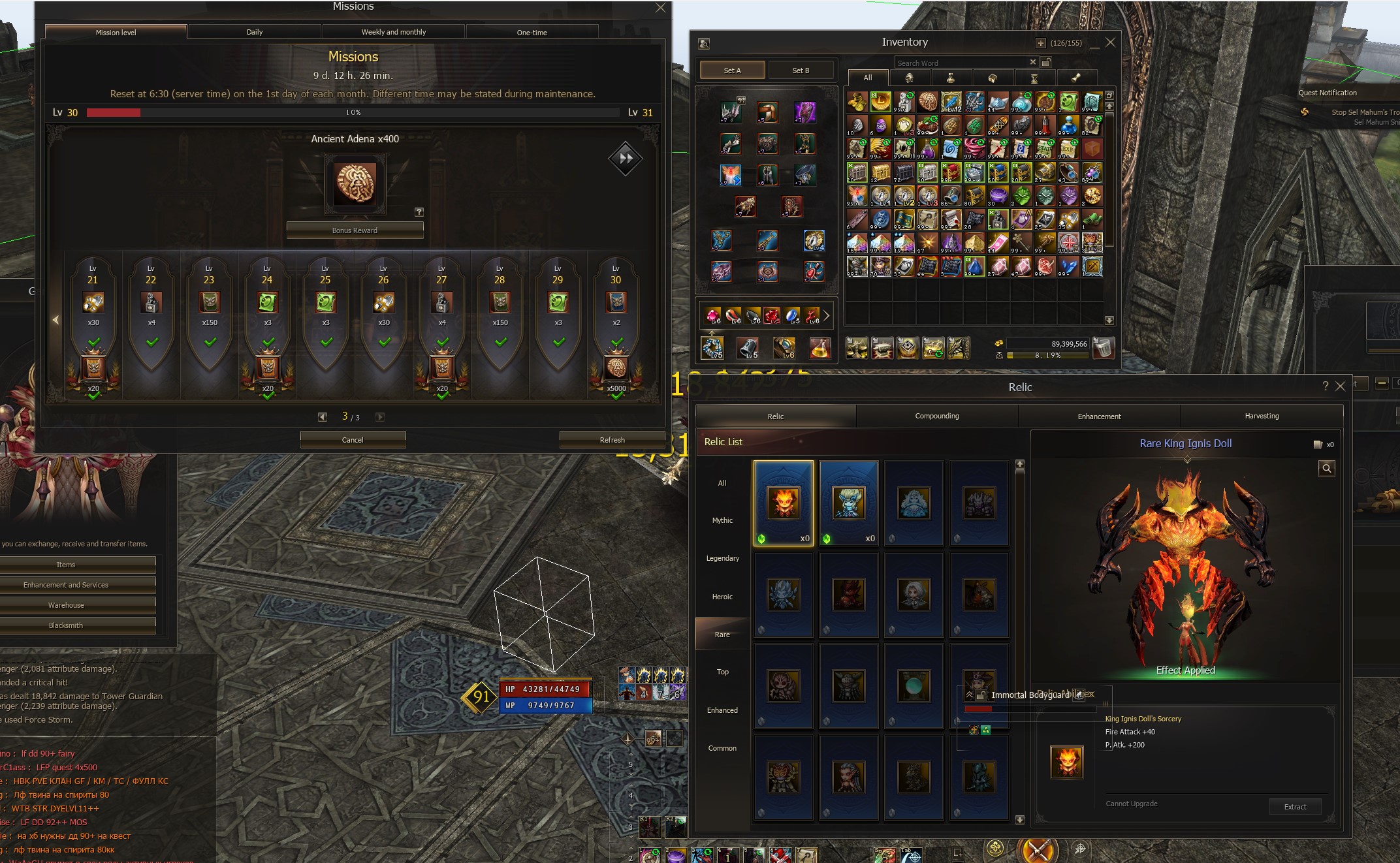The width and height of the screenshot is (1400, 863).
Task: Cancel the Missions window
Action: (353, 440)
